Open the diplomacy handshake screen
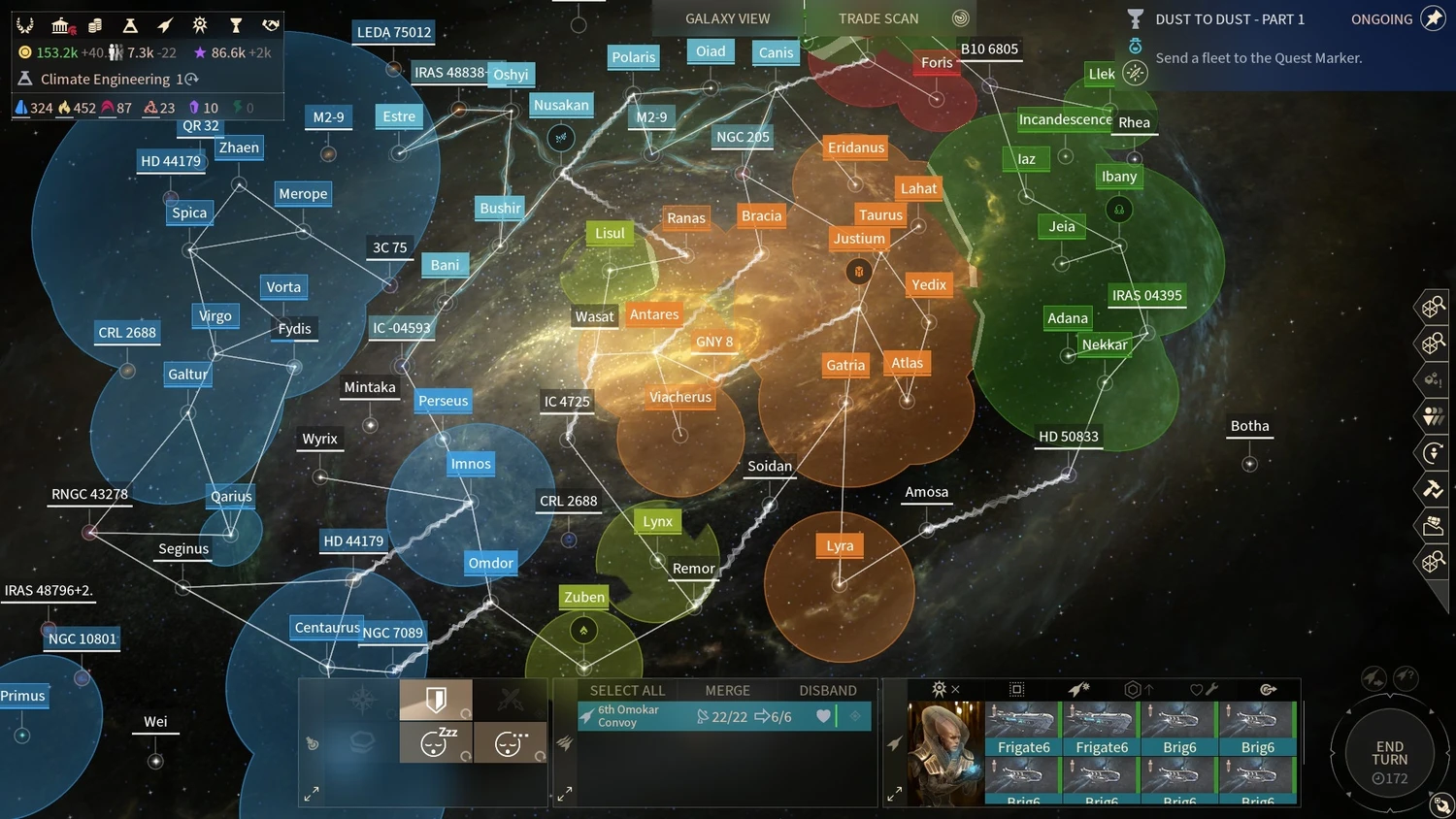Screen dimensions: 1456x819 pos(271,25)
